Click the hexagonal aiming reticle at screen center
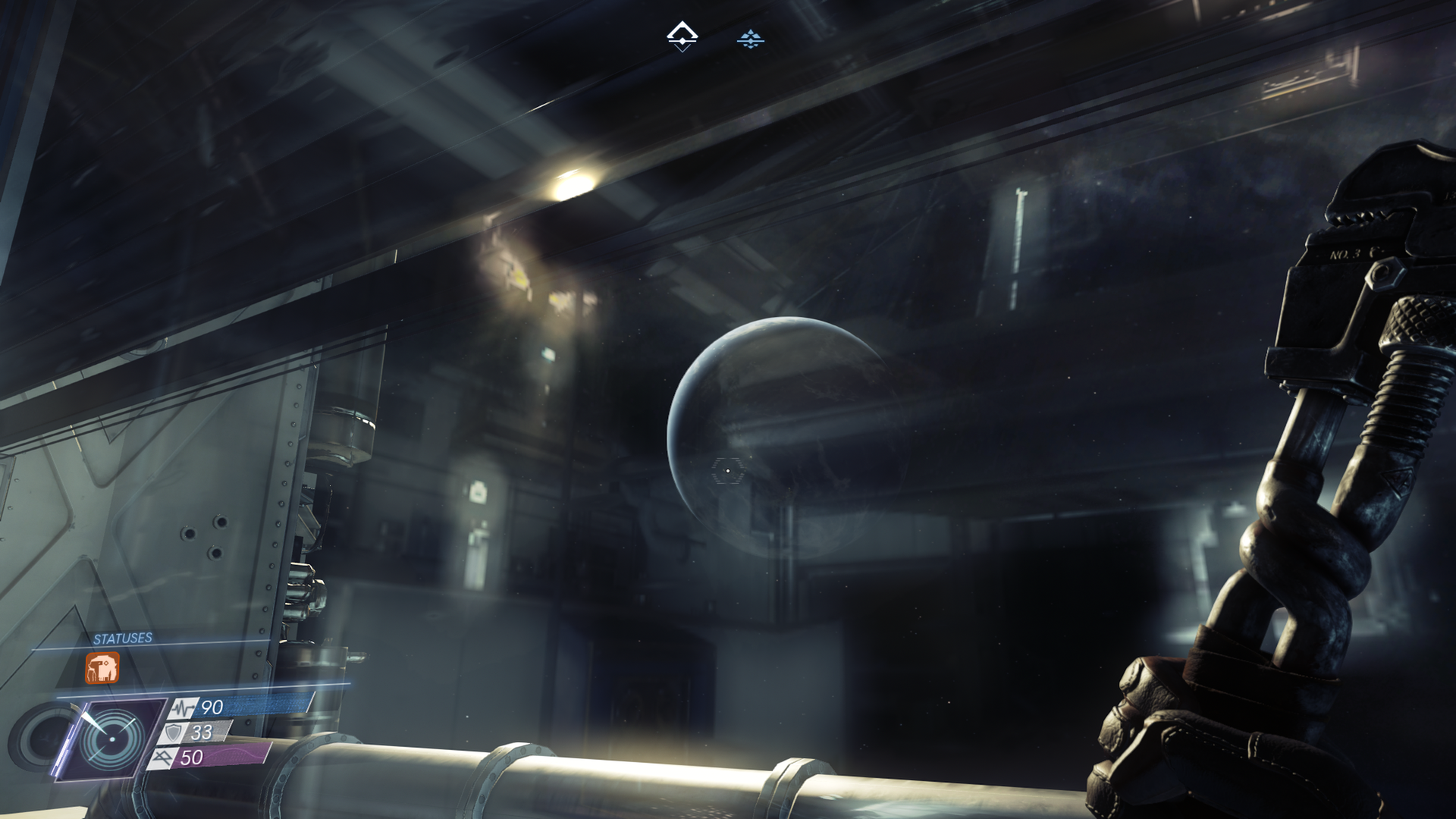Screen dimensions: 1456x819 (x=726, y=472)
